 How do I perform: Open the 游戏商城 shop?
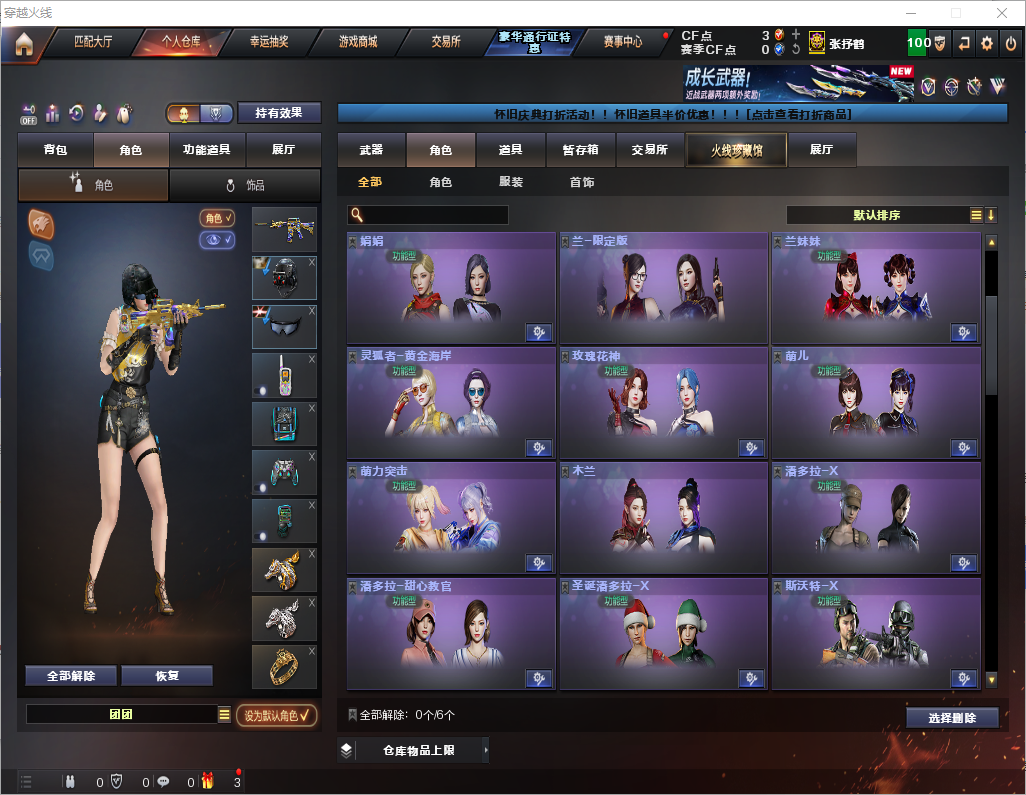[x=358, y=42]
